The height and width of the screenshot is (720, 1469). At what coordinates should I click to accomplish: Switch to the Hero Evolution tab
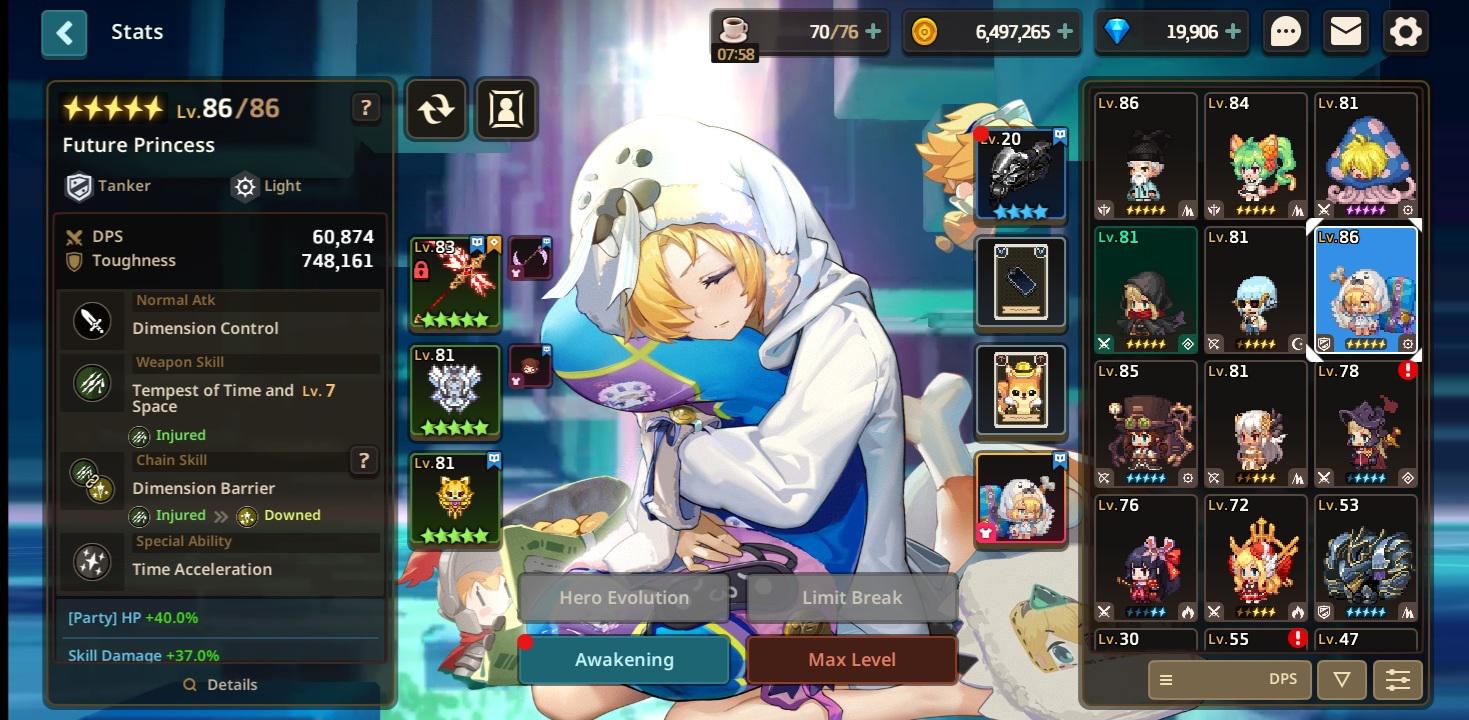(x=623, y=597)
